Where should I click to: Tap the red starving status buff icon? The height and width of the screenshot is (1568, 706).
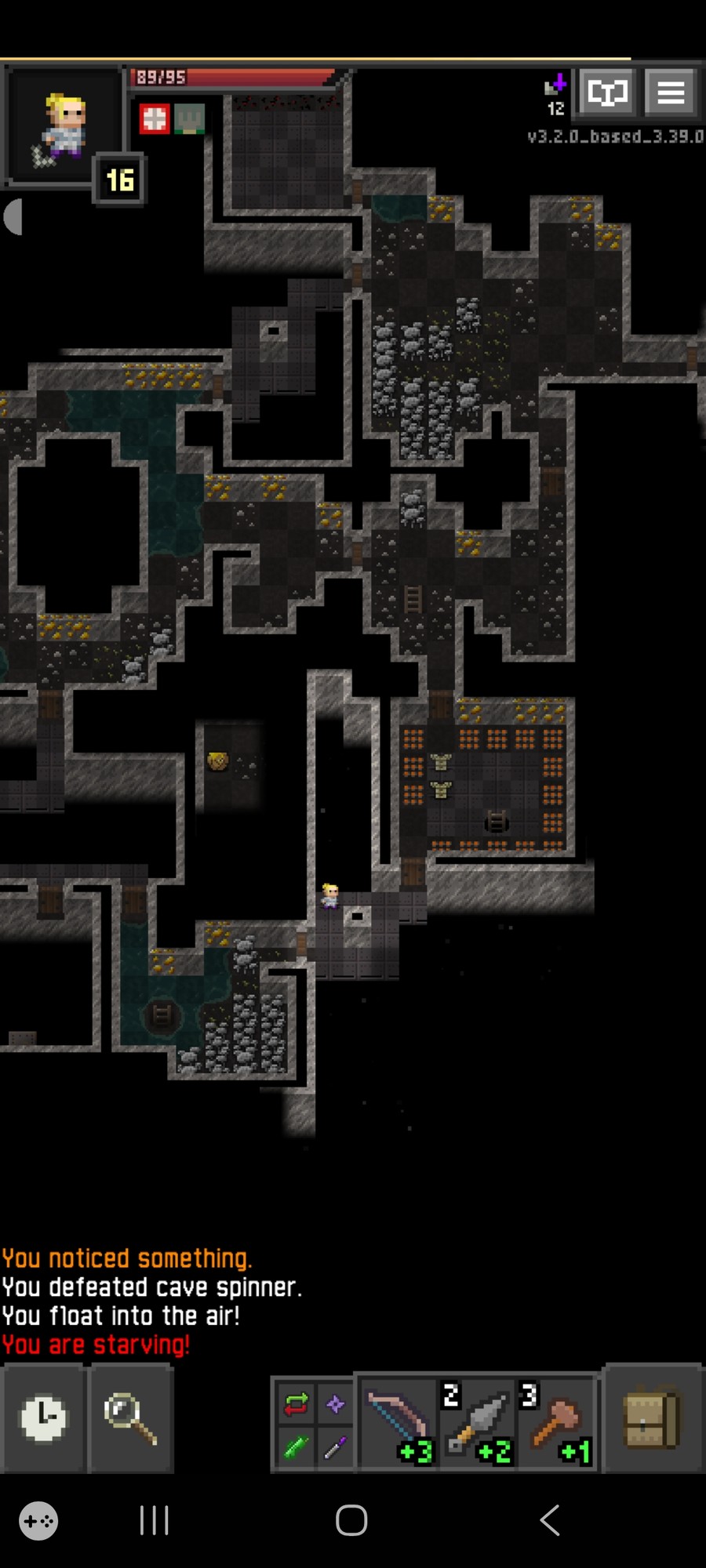[x=155, y=119]
